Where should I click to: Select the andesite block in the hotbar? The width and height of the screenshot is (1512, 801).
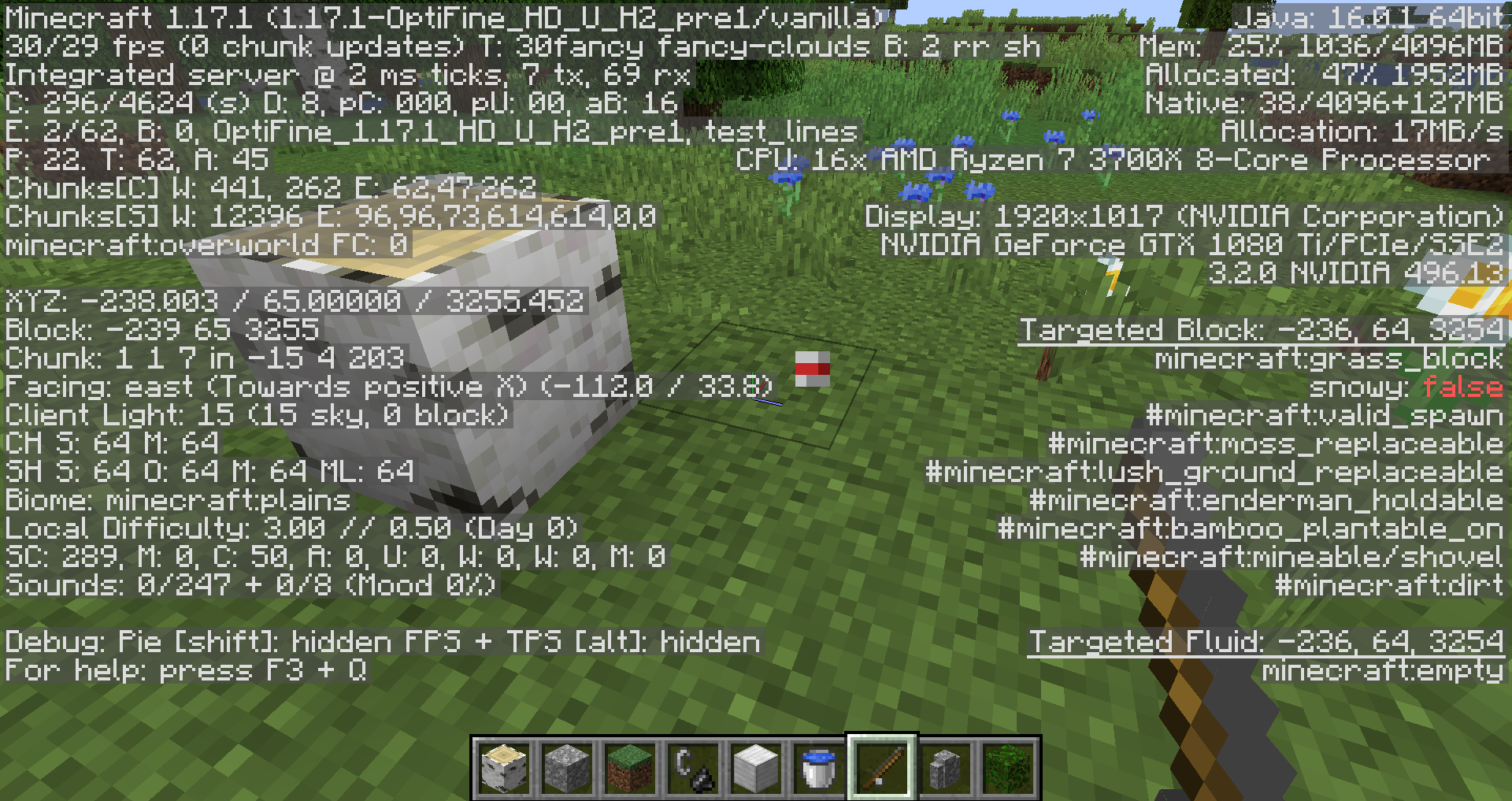[943, 765]
